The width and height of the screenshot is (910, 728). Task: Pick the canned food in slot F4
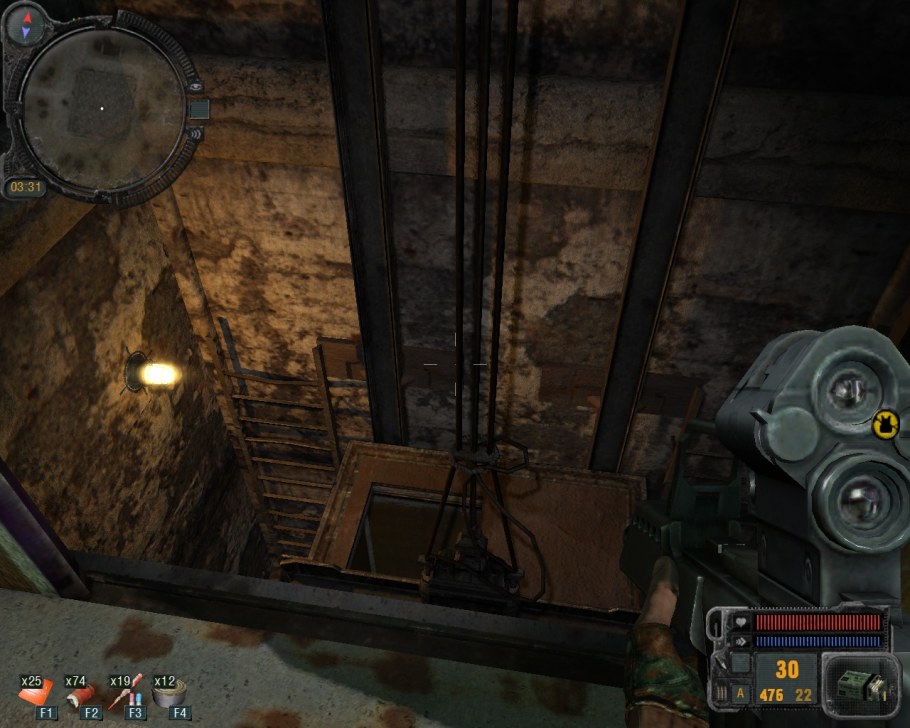pyautogui.click(x=172, y=692)
